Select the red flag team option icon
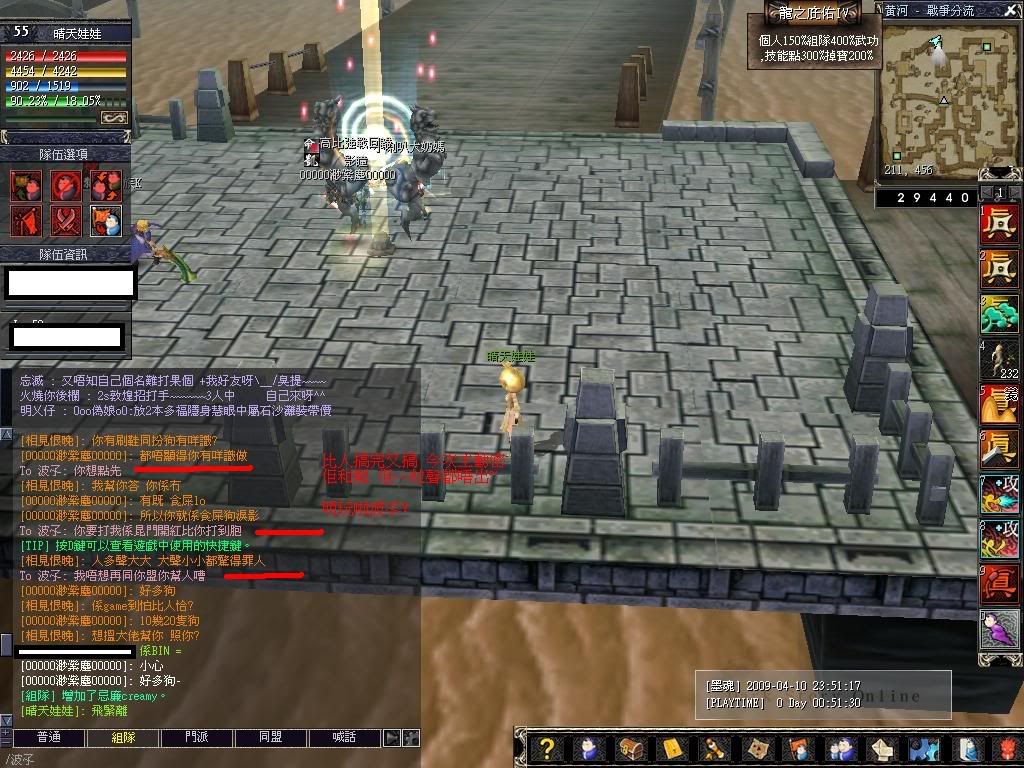Screen dimensions: 1024x768 point(27,219)
